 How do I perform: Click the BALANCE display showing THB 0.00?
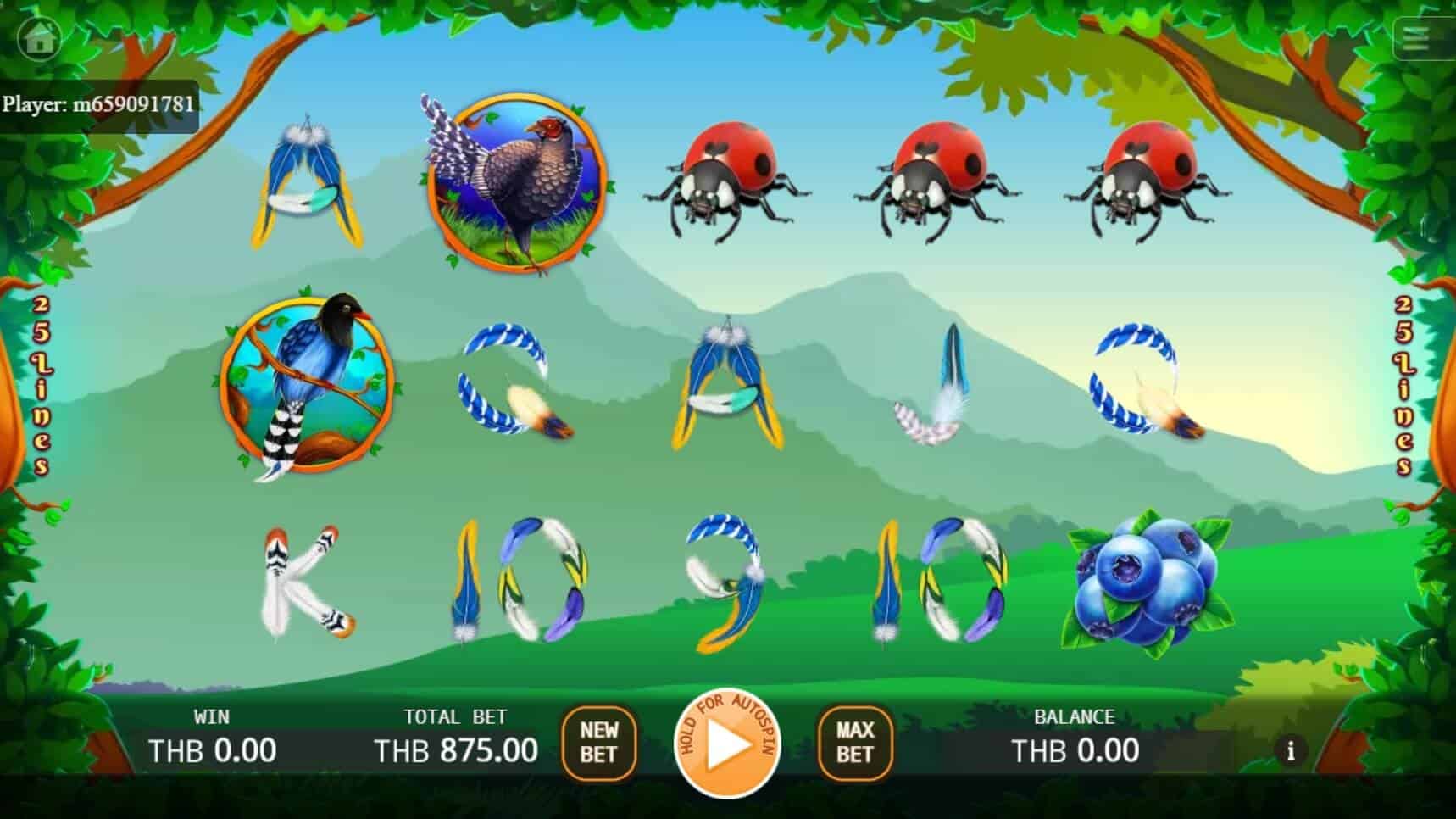[x=1075, y=750]
